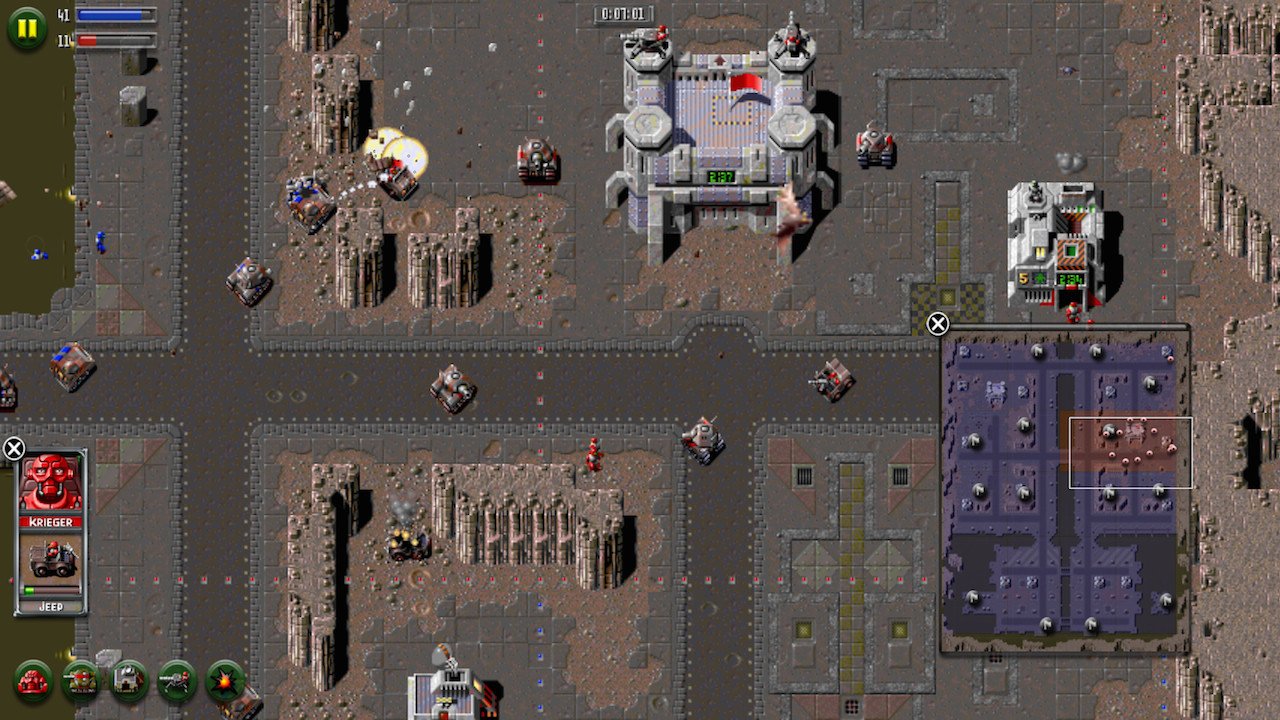Close the minimap using its X button
1280x720 pixels.
coord(937,323)
